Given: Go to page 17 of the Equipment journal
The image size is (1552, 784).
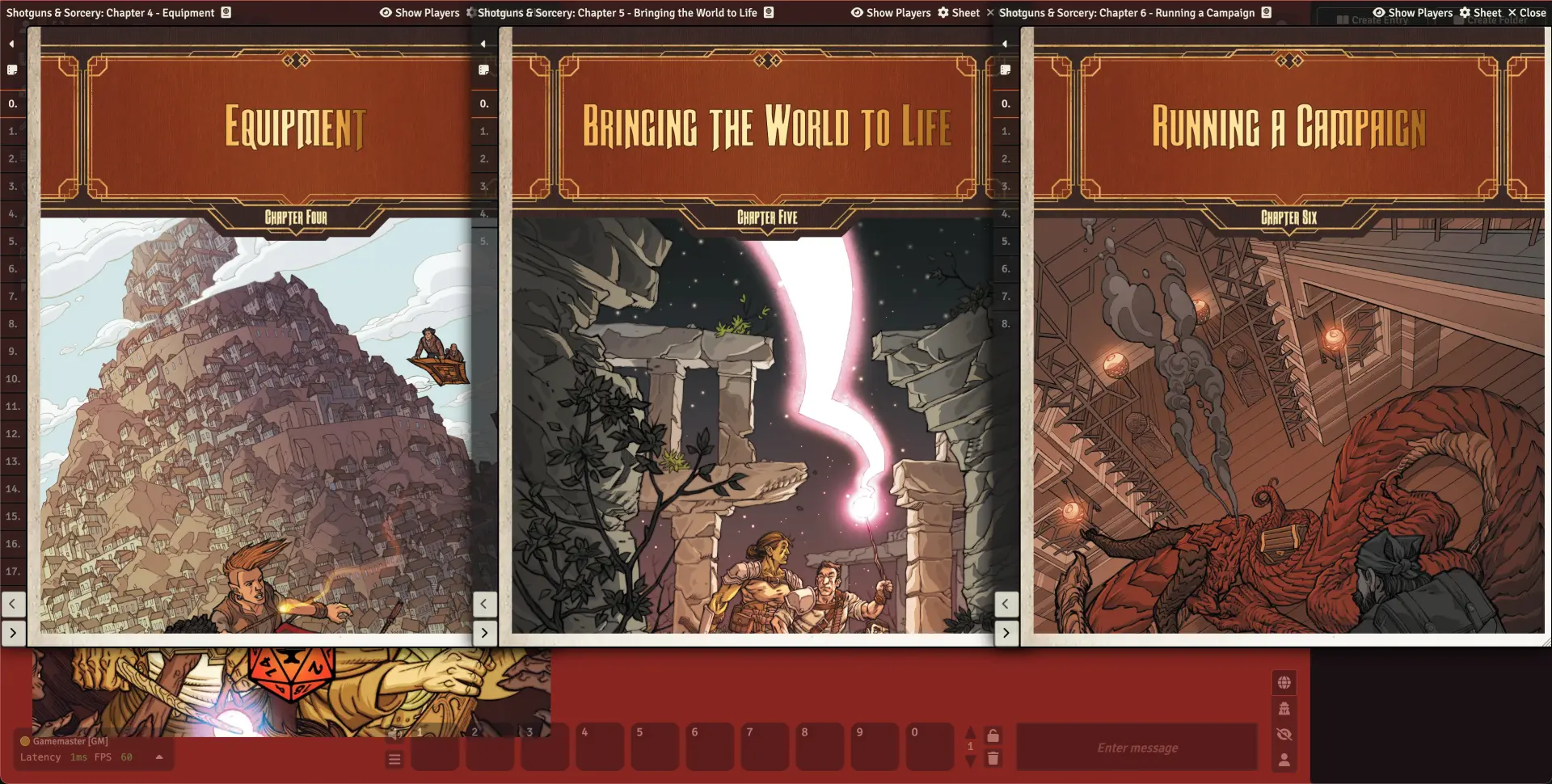Looking at the screenshot, I should point(13,571).
